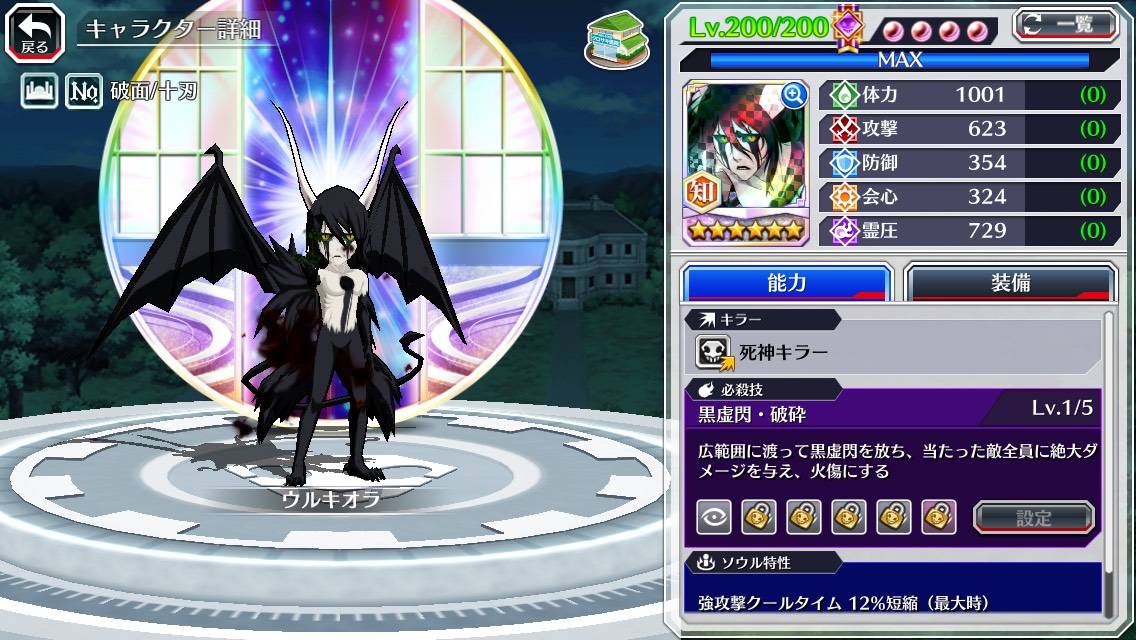1136x640 pixels.
Task: Toggle the No. affiliation icon
Action: [x=83, y=93]
